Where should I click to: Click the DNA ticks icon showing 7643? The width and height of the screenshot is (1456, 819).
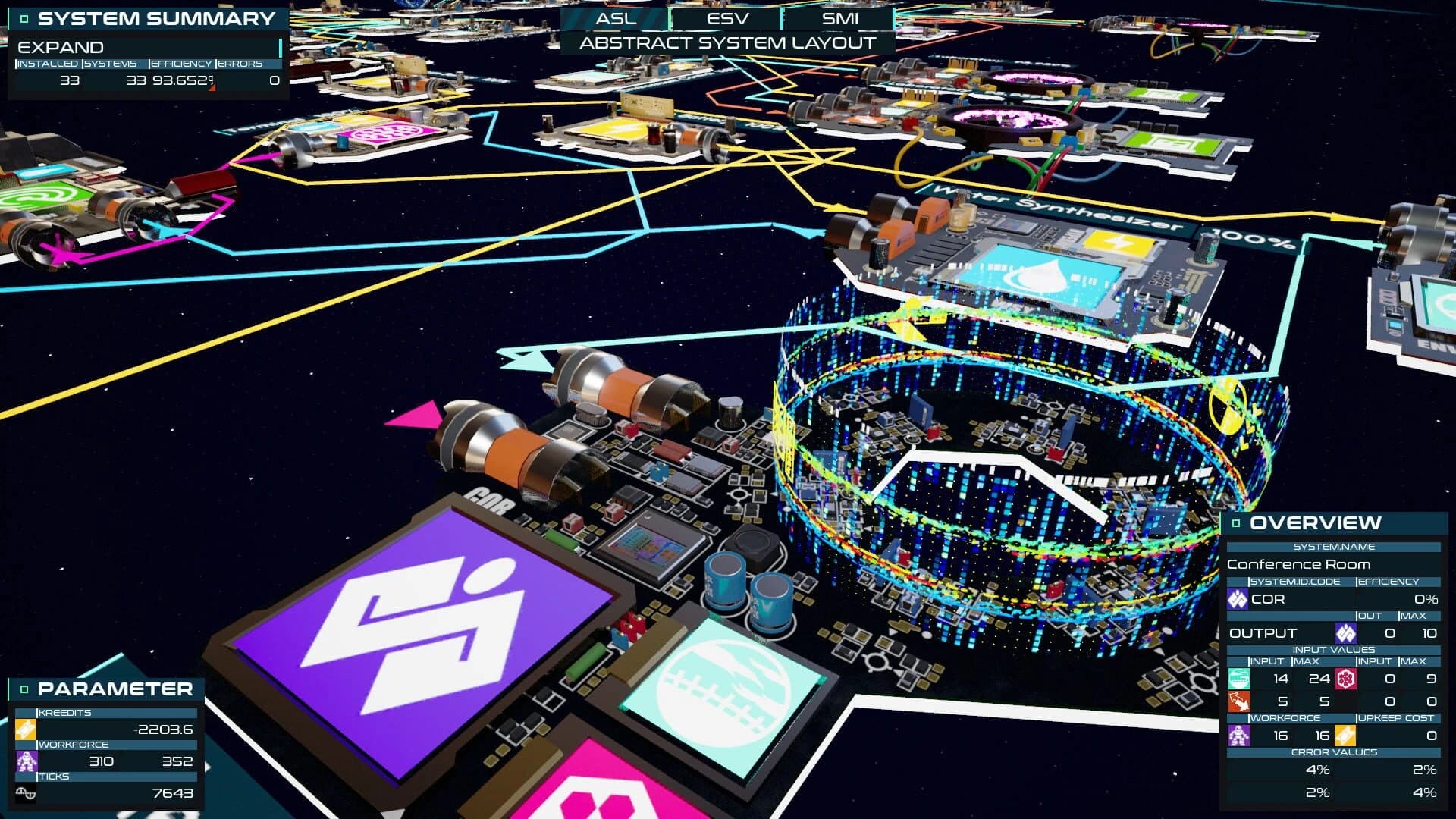tap(25, 792)
